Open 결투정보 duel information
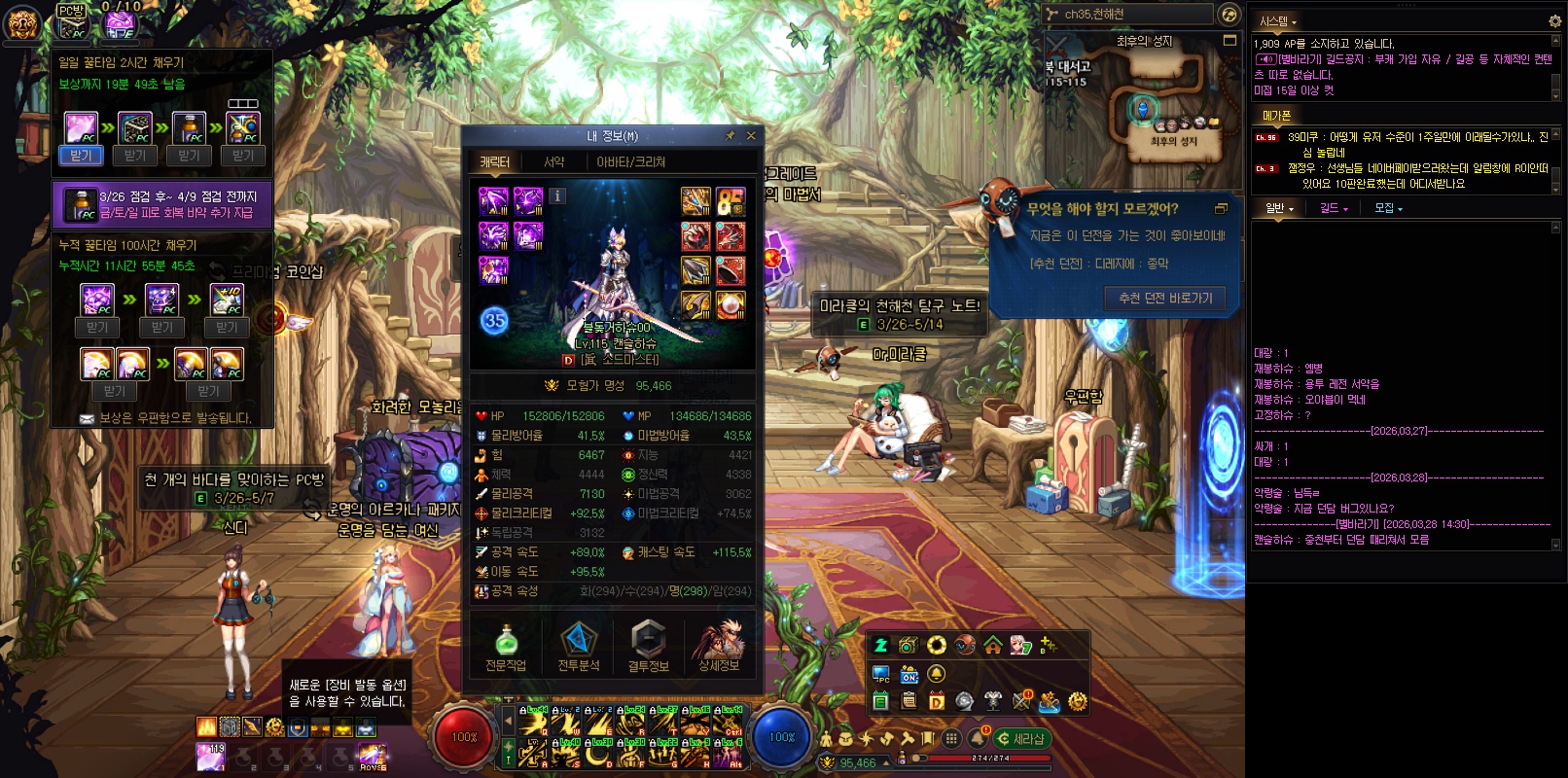Screen dimensions: 1568x778 point(648,647)
